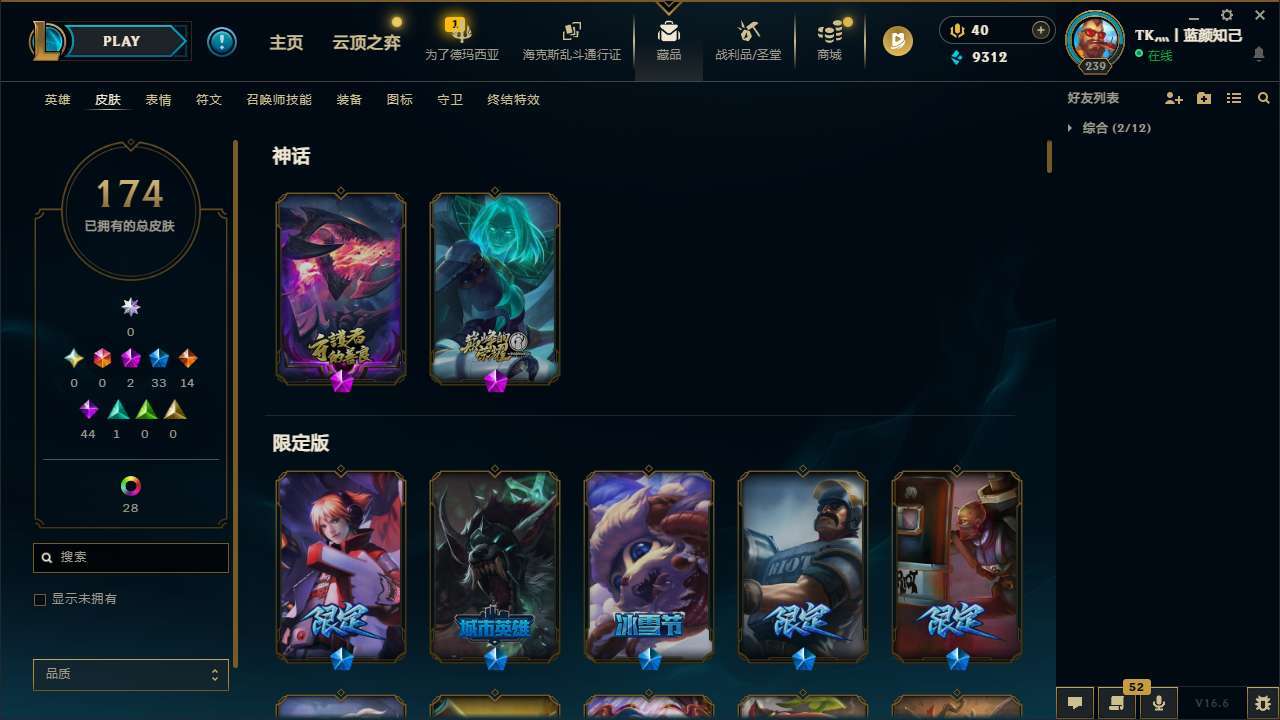Click the add friend icon

[x=1173, y=98]
